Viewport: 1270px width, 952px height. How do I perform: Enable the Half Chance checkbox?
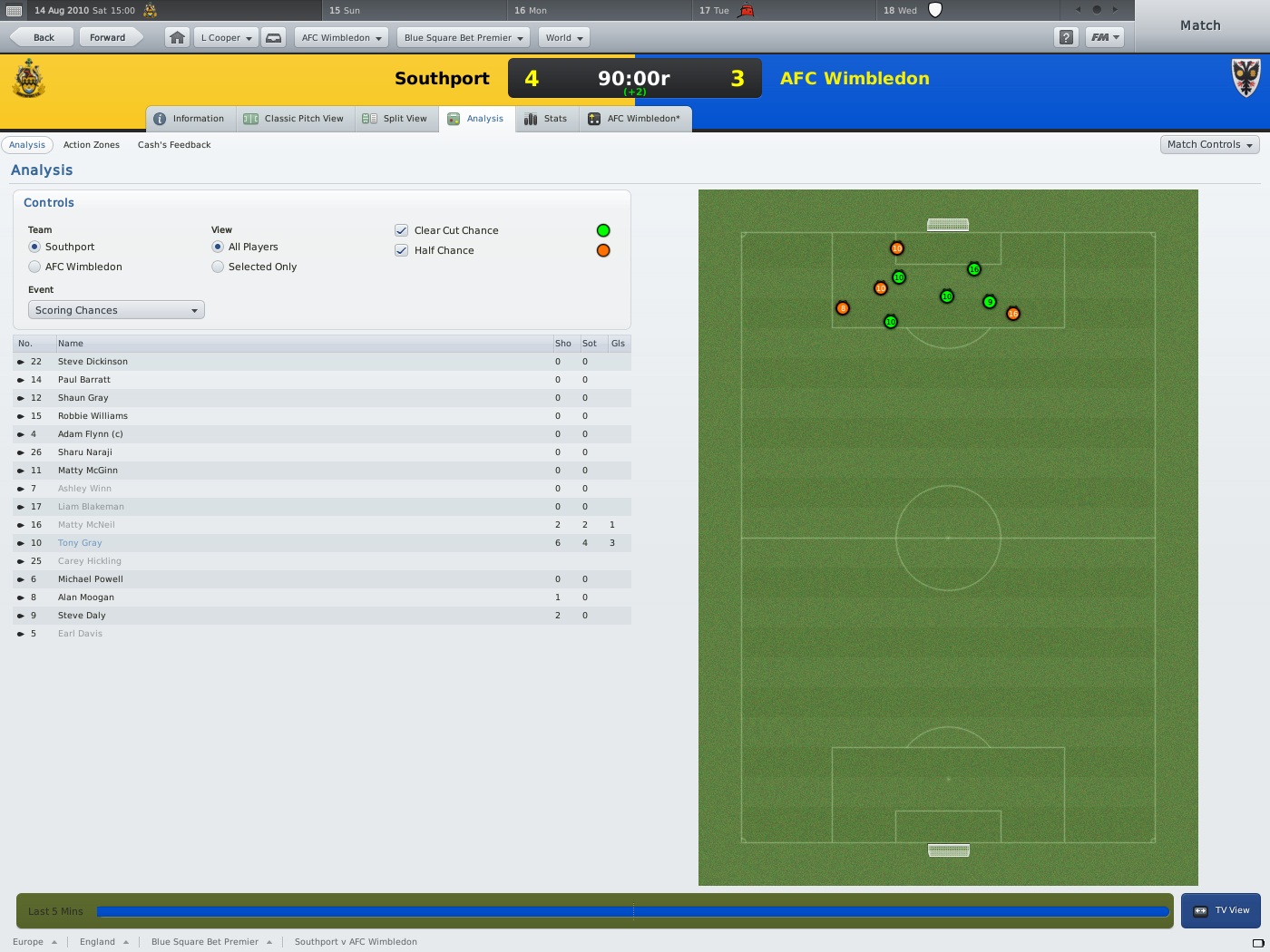point(402,250)
